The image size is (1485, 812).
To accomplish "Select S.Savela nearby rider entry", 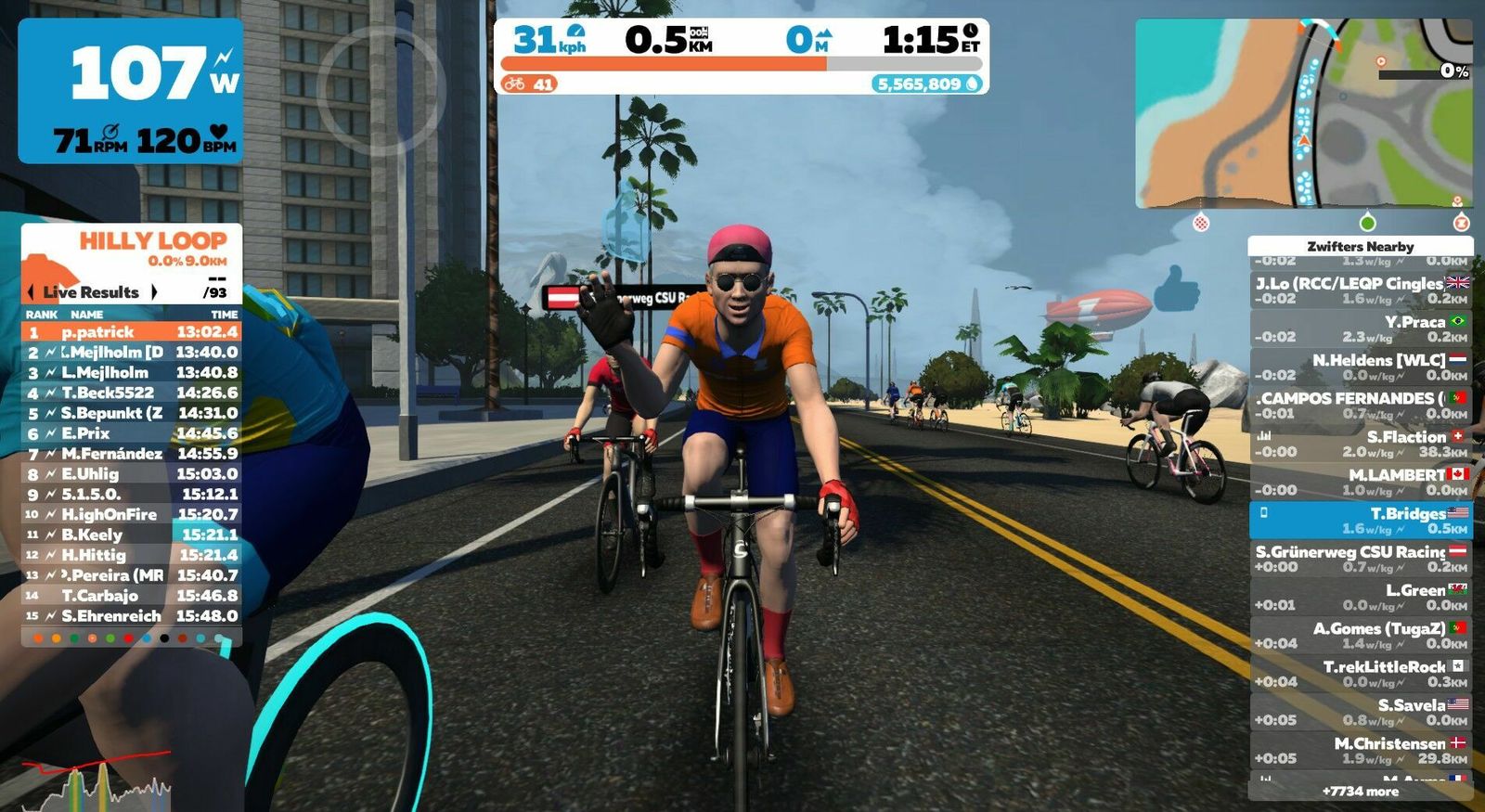I will pos(1360,712).
